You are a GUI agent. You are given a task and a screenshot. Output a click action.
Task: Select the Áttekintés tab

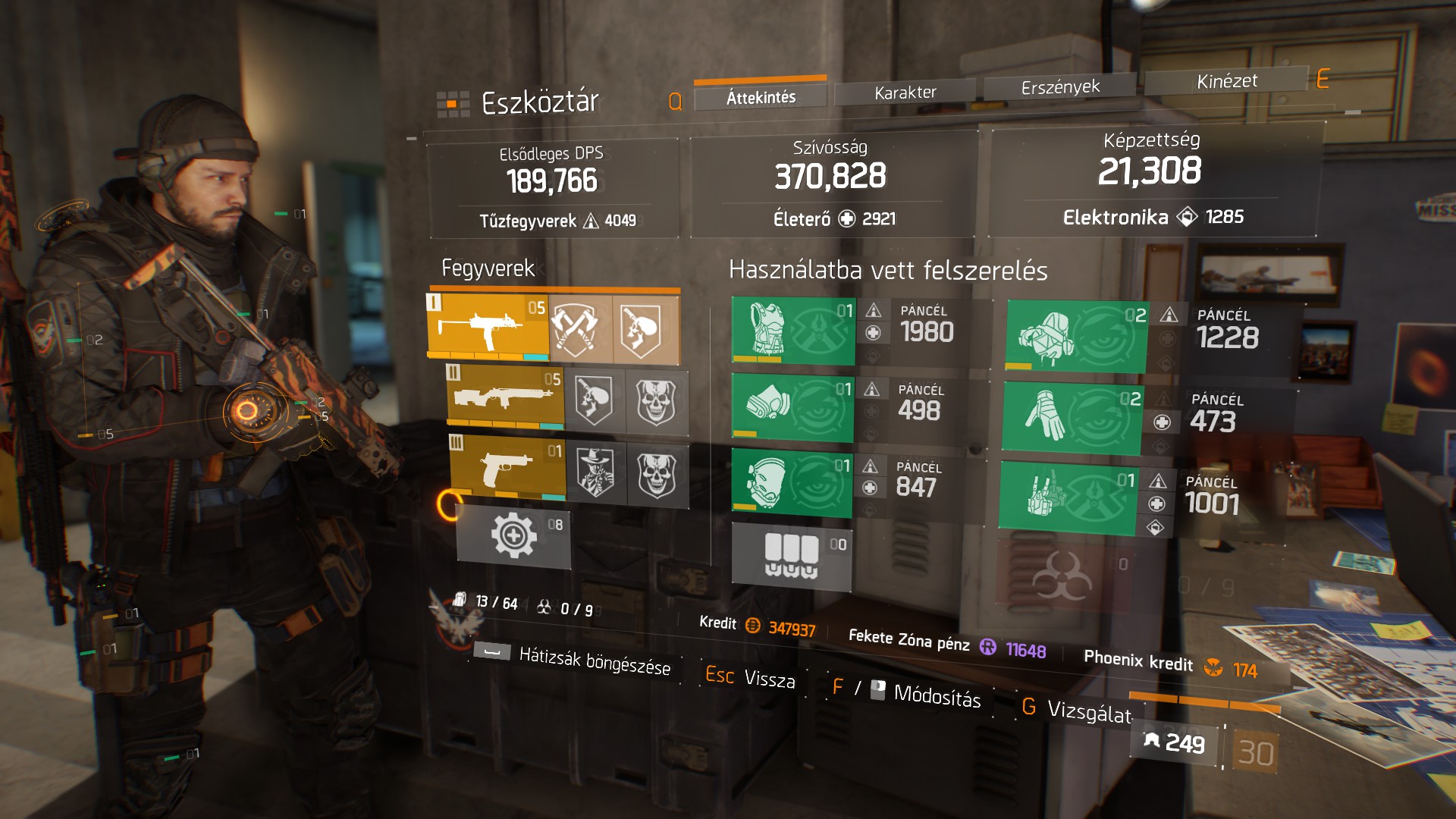point(761,98)
